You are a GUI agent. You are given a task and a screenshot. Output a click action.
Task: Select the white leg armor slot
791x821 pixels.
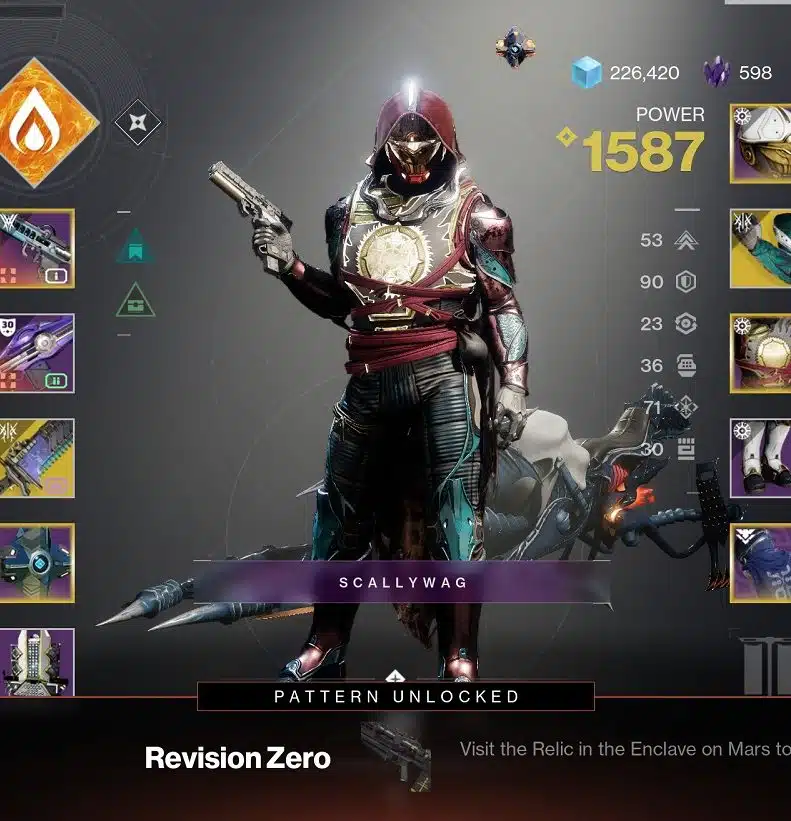762,457
